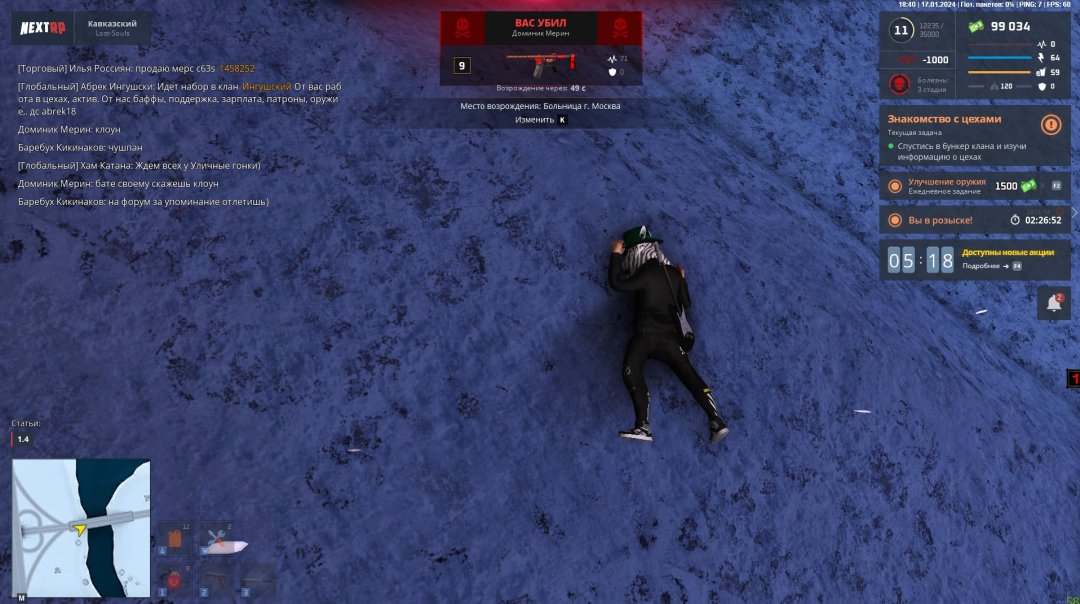Equip the pistol in hotbar slot 2
The height and width of the screenshot is (604, 1080).
click(x=215, y=580)
